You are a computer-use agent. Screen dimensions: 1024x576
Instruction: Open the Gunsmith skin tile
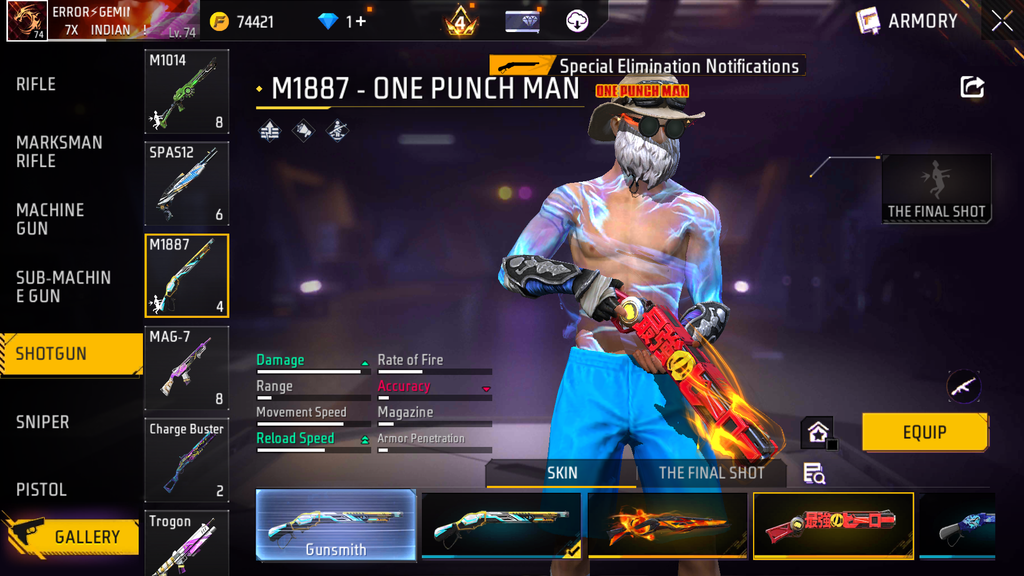coord(336,525)
